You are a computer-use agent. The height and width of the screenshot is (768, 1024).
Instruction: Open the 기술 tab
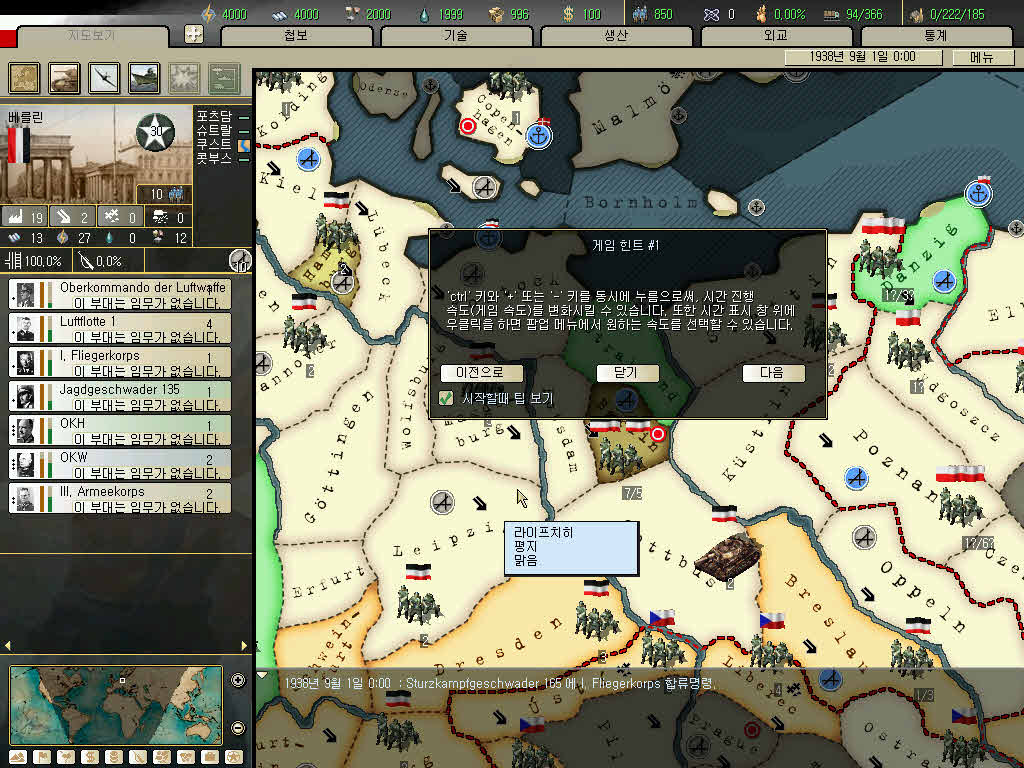[455, 36]
